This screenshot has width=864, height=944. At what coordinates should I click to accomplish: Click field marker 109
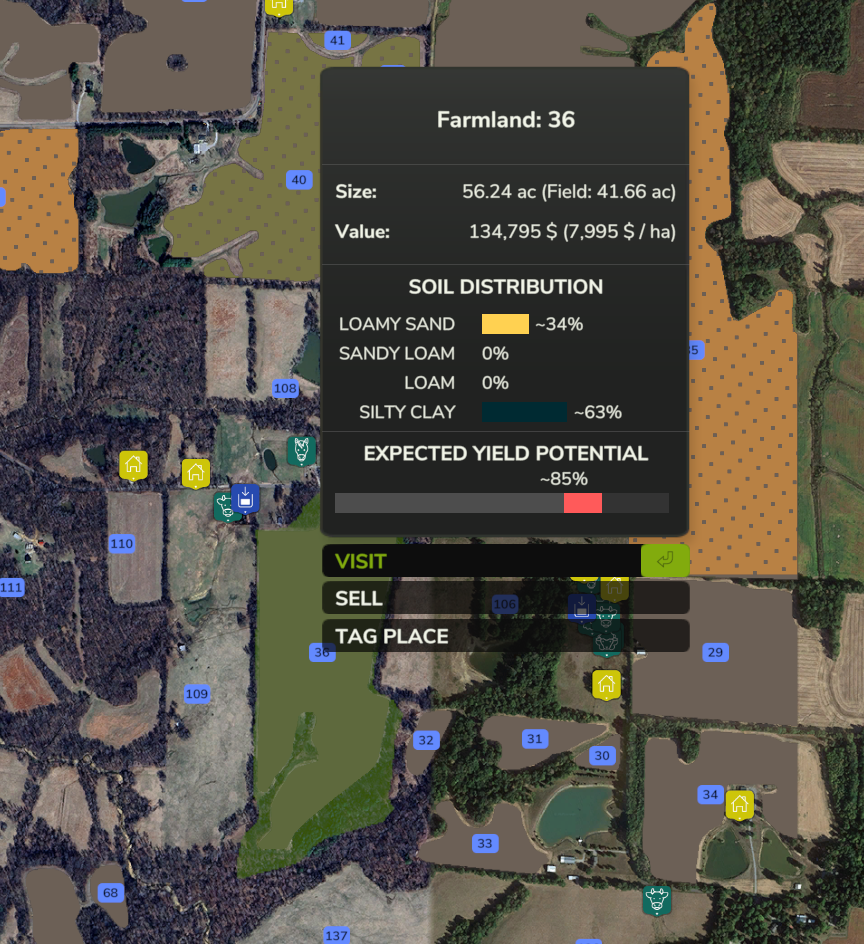click(x=197, y=694)
